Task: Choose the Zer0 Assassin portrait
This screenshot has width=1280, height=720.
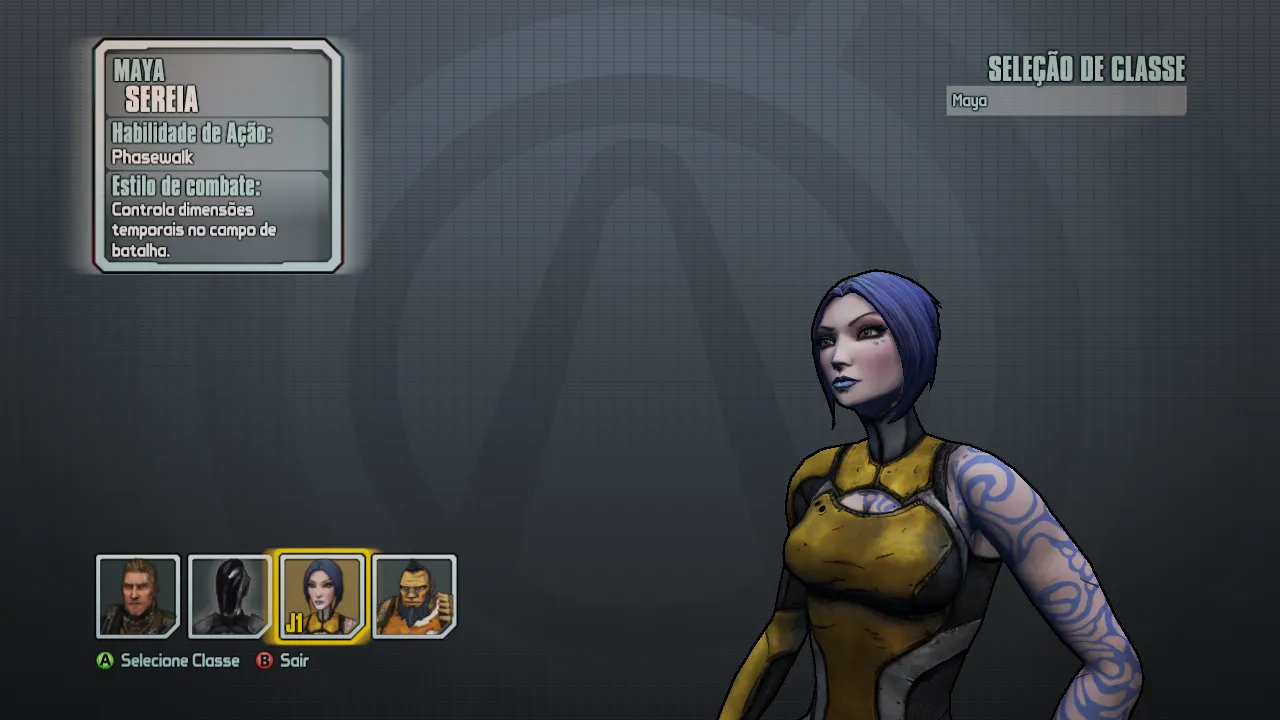Action: point(229,596)
